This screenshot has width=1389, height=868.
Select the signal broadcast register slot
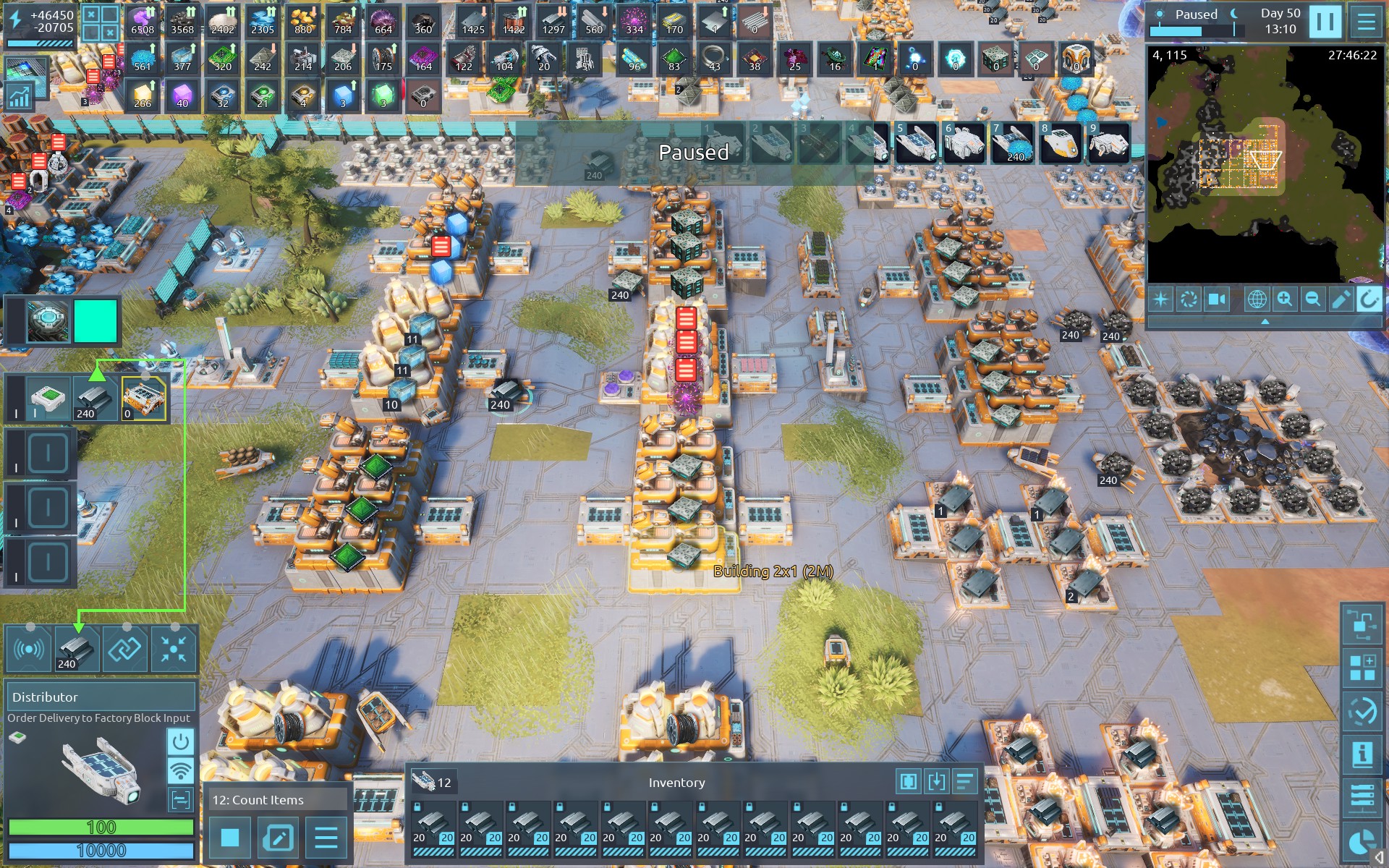click(28, 649)
